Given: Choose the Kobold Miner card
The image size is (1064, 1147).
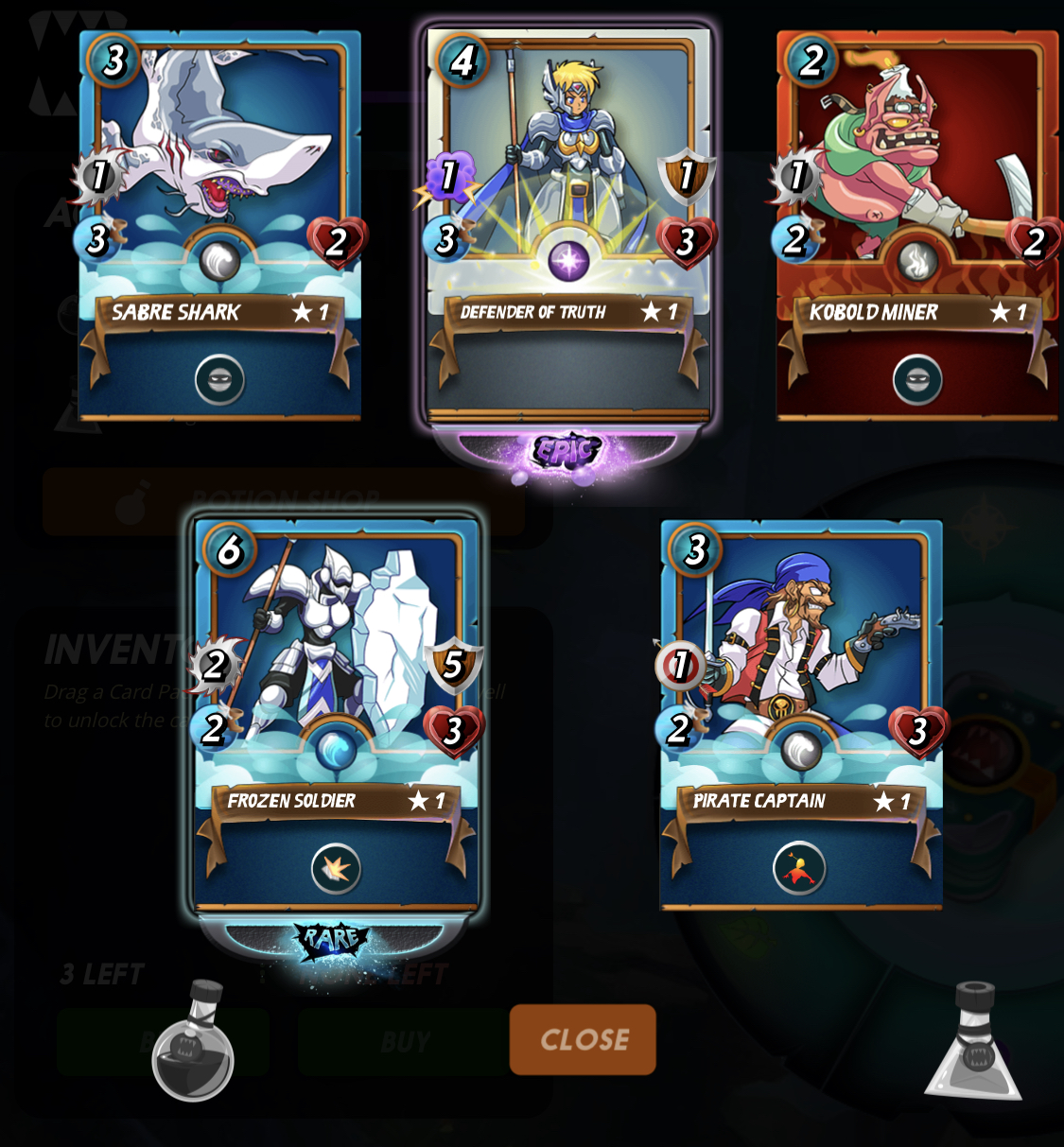Looking at the screenshot, I should coord(916,189).
